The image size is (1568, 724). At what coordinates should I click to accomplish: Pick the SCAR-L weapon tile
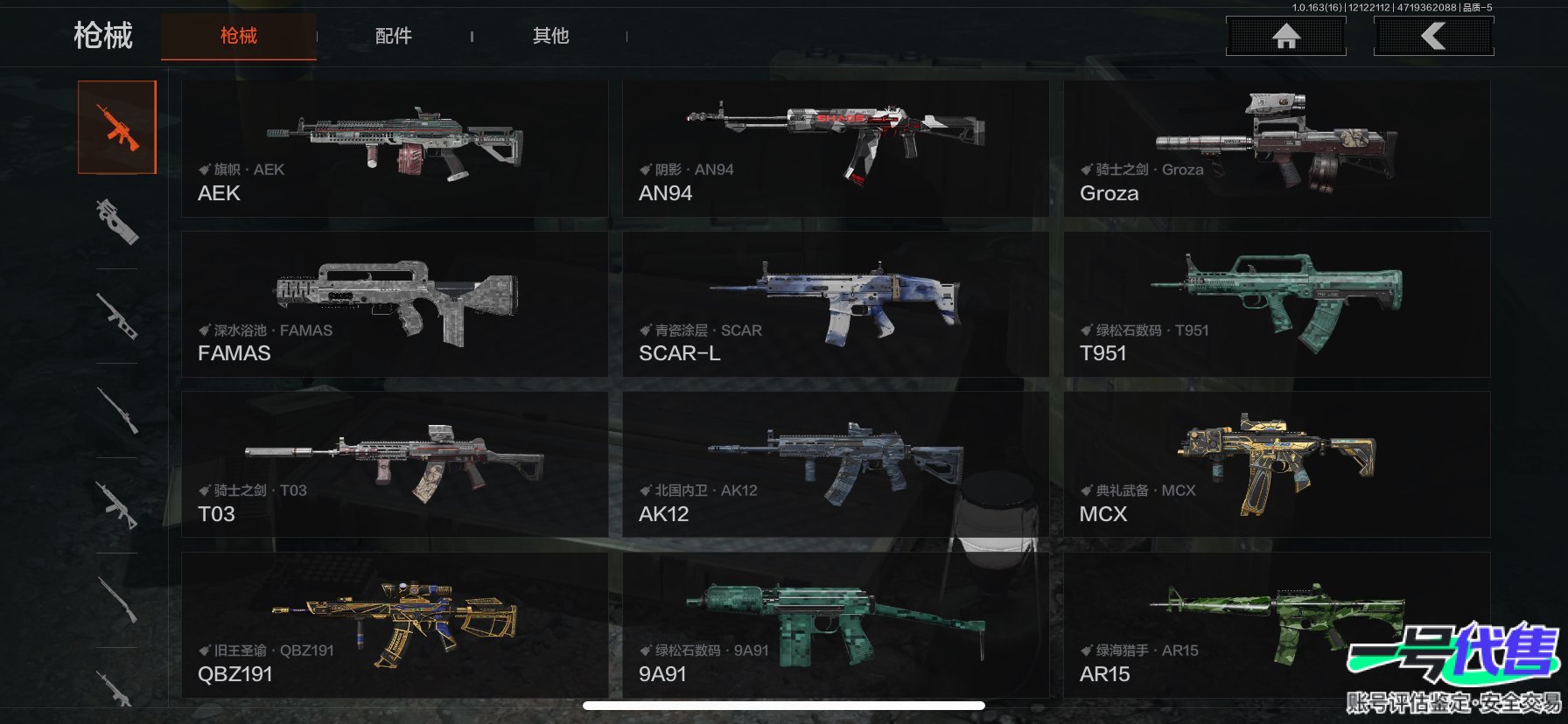click(x=835, y=304)
